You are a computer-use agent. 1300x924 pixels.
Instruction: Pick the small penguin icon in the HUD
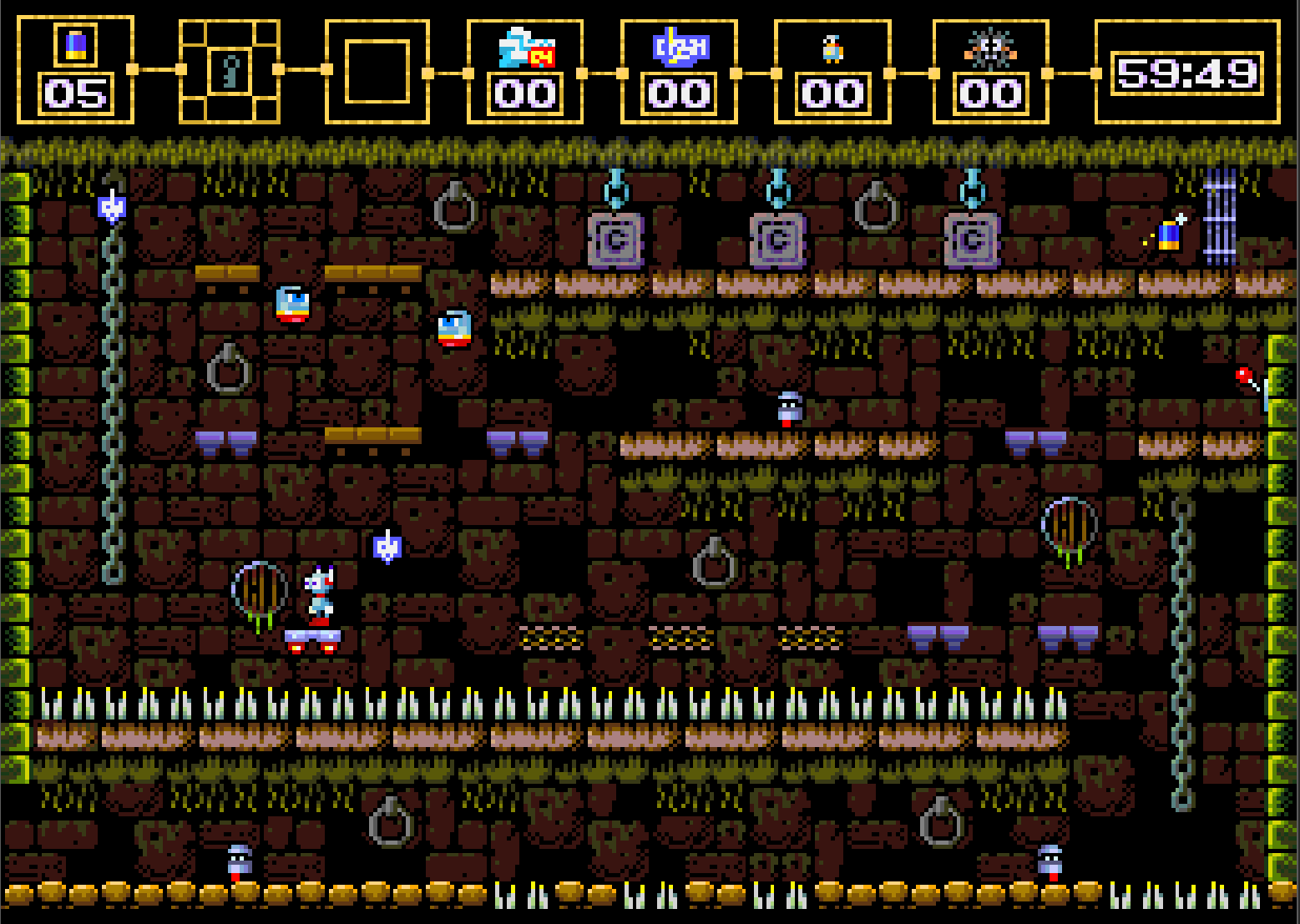pos(832,49)
